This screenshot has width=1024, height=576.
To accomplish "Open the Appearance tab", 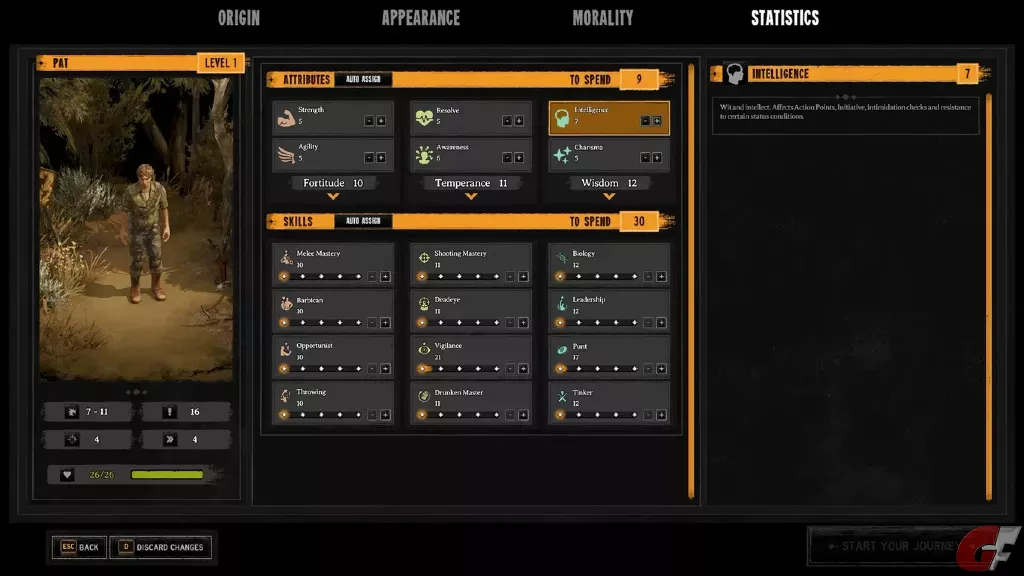I will coord(420,18).
